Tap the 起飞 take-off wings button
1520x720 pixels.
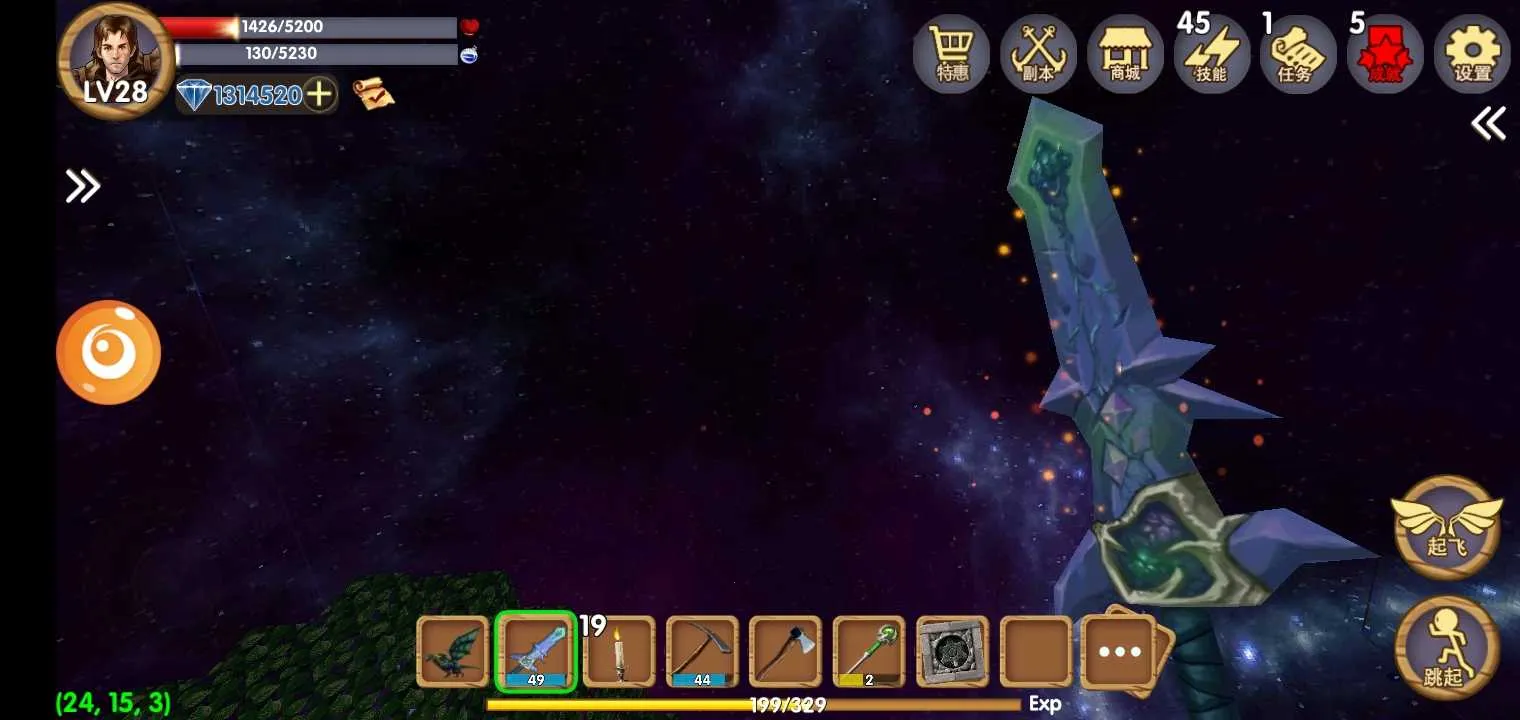[x=1446, y=527]
